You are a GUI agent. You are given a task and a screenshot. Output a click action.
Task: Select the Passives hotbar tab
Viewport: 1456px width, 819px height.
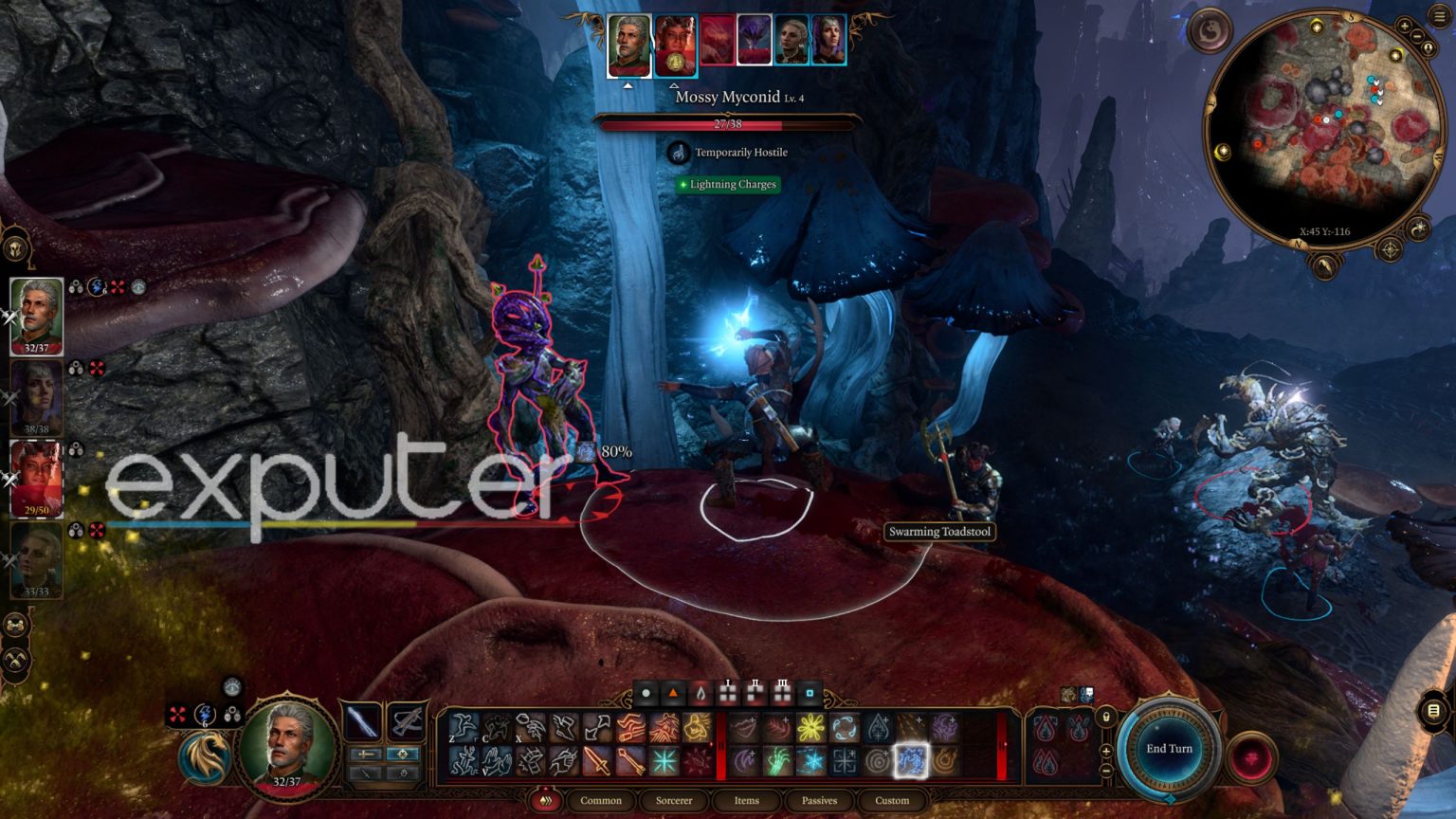819,801
